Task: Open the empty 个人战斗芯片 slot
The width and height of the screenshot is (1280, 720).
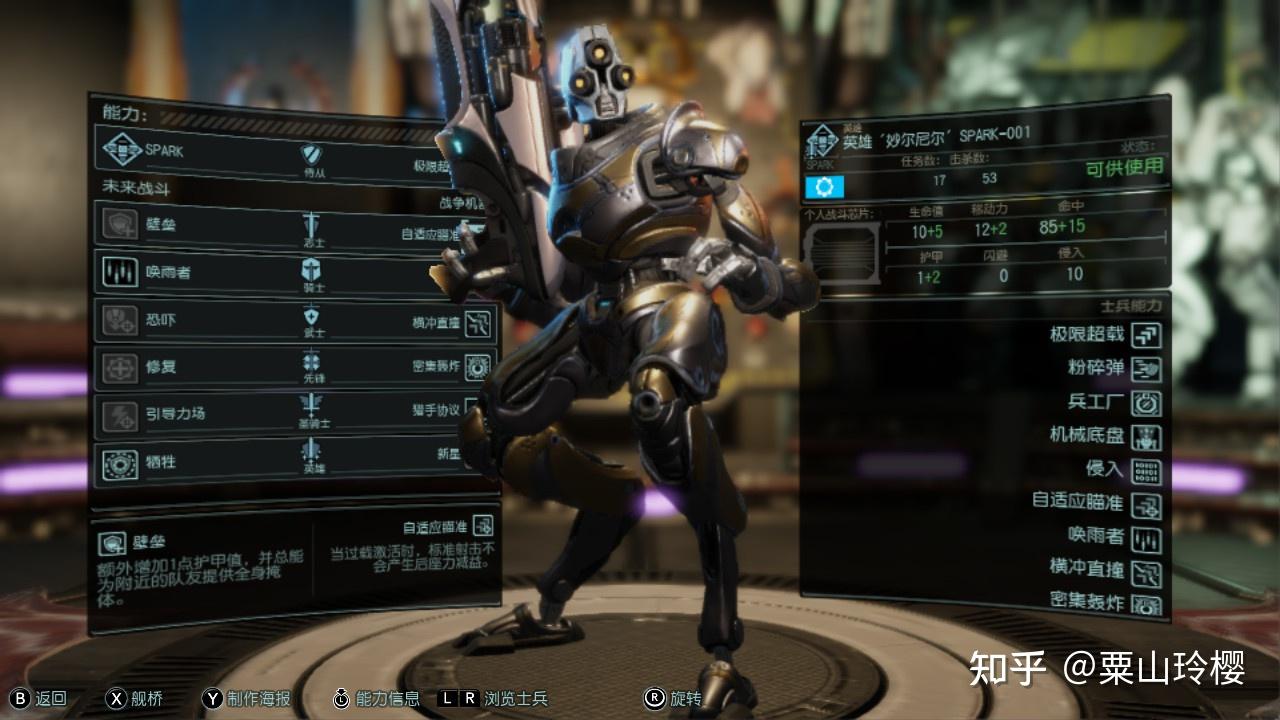Action: 841,252
